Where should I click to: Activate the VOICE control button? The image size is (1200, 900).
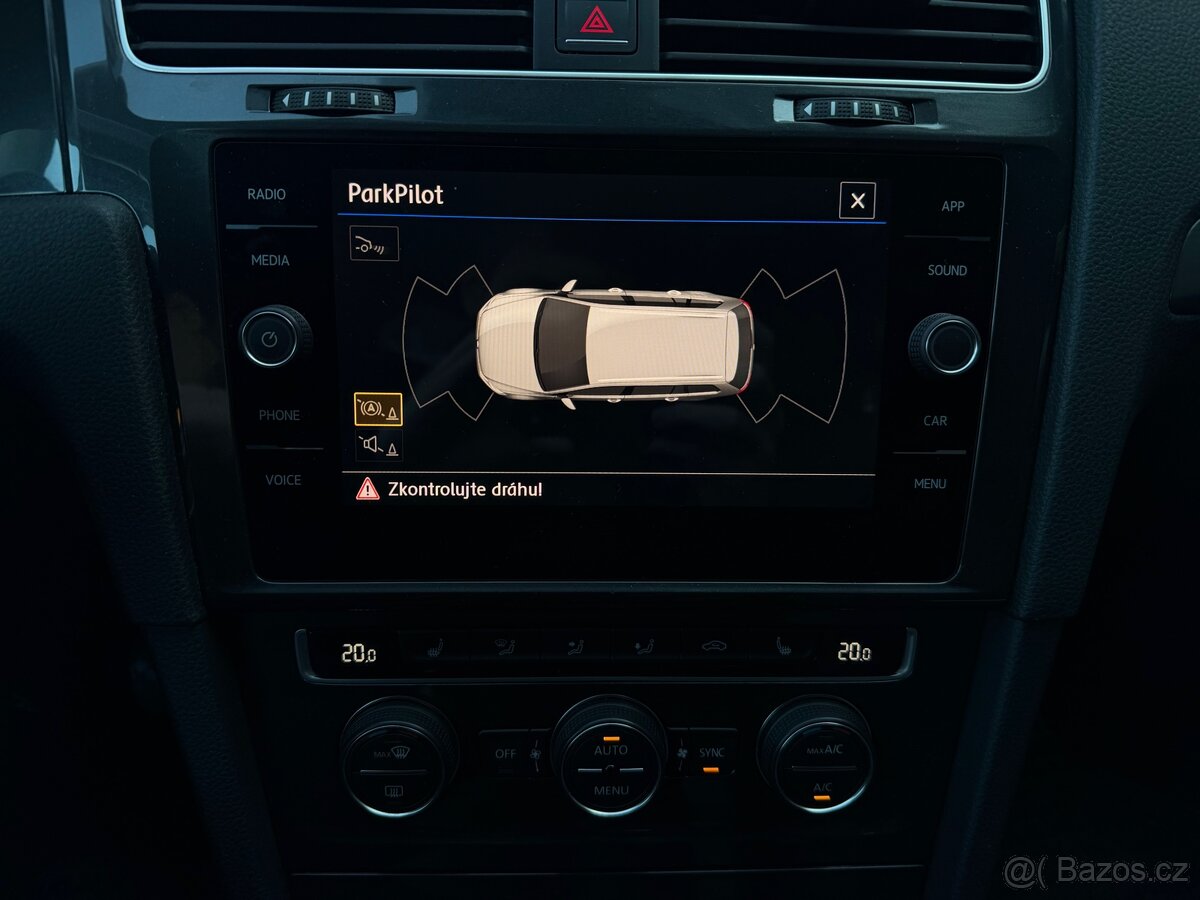(x=282, y=480)
